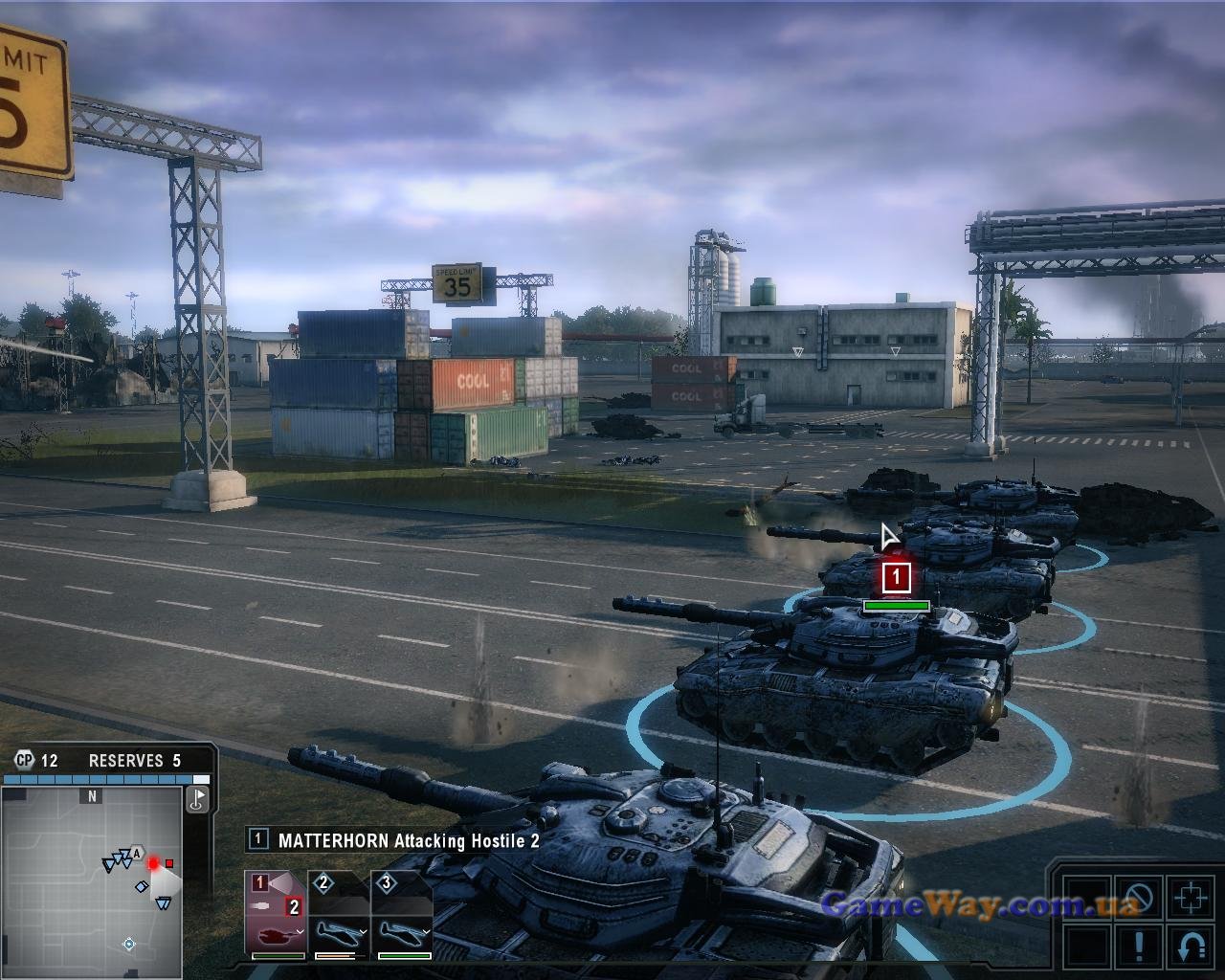Image resolution: width=1225 pixels, height=980 pixels.
Task: Activate the crosshair target command
Action: [x=1192, y=899]
